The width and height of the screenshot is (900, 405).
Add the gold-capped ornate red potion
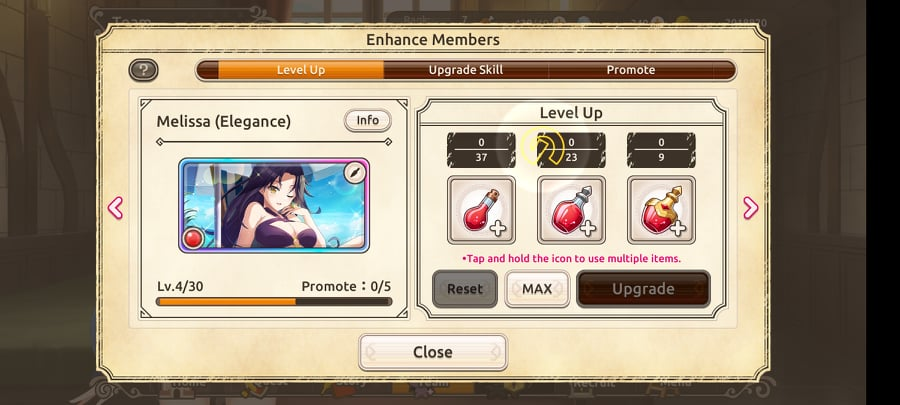661,210
